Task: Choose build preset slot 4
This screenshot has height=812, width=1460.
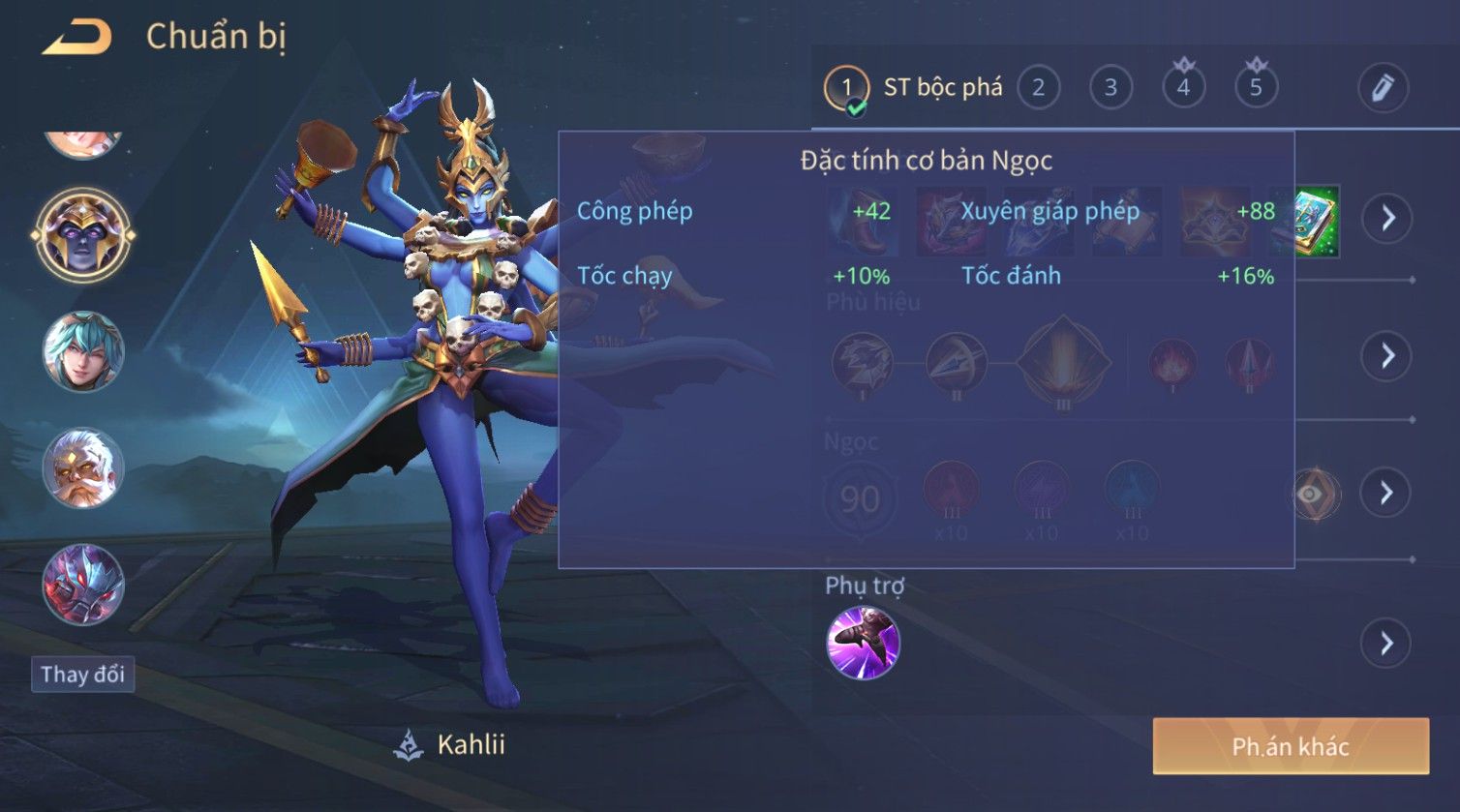Action: 1183,88
